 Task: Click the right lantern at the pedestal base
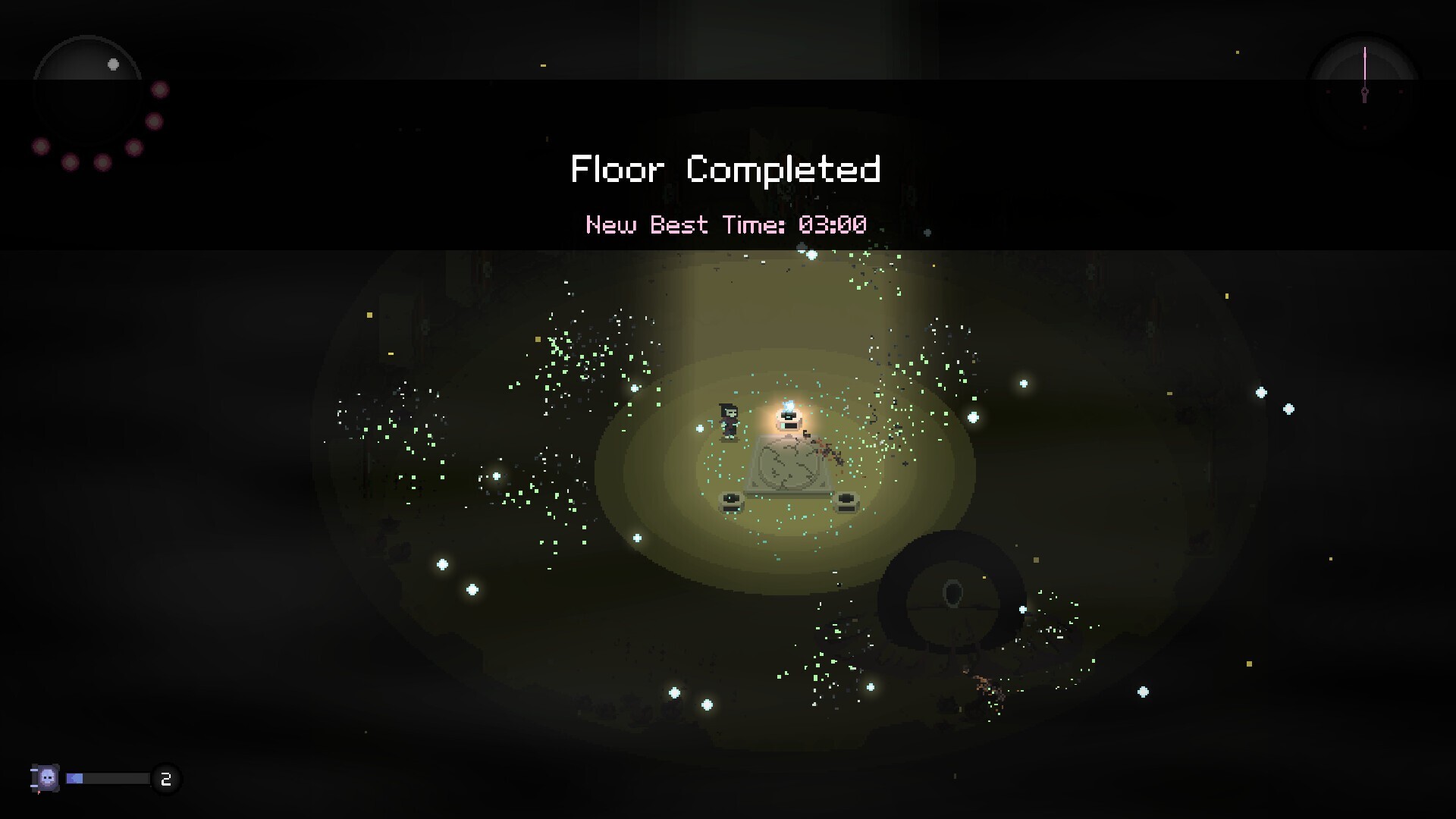point(848,501)
